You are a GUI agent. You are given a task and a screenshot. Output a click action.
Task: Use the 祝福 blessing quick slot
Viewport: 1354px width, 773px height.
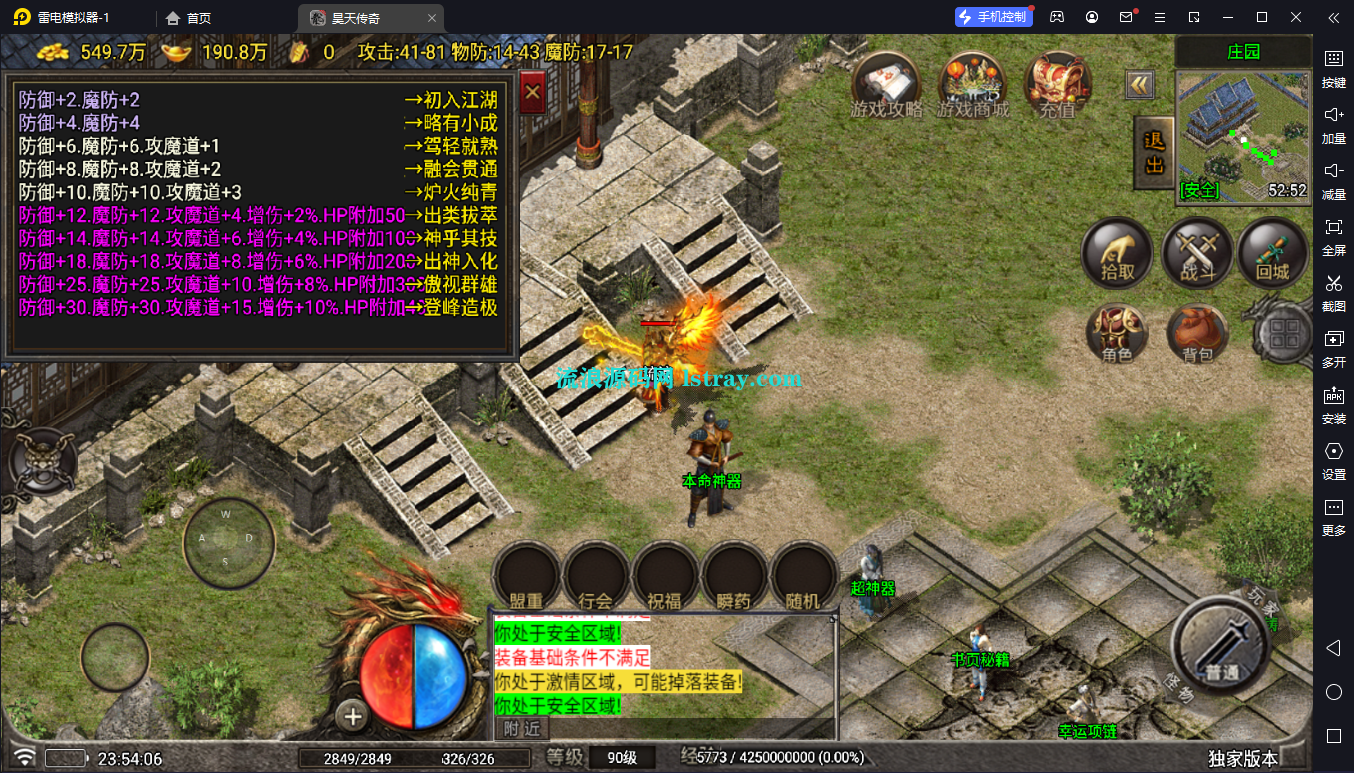point(665,579)
